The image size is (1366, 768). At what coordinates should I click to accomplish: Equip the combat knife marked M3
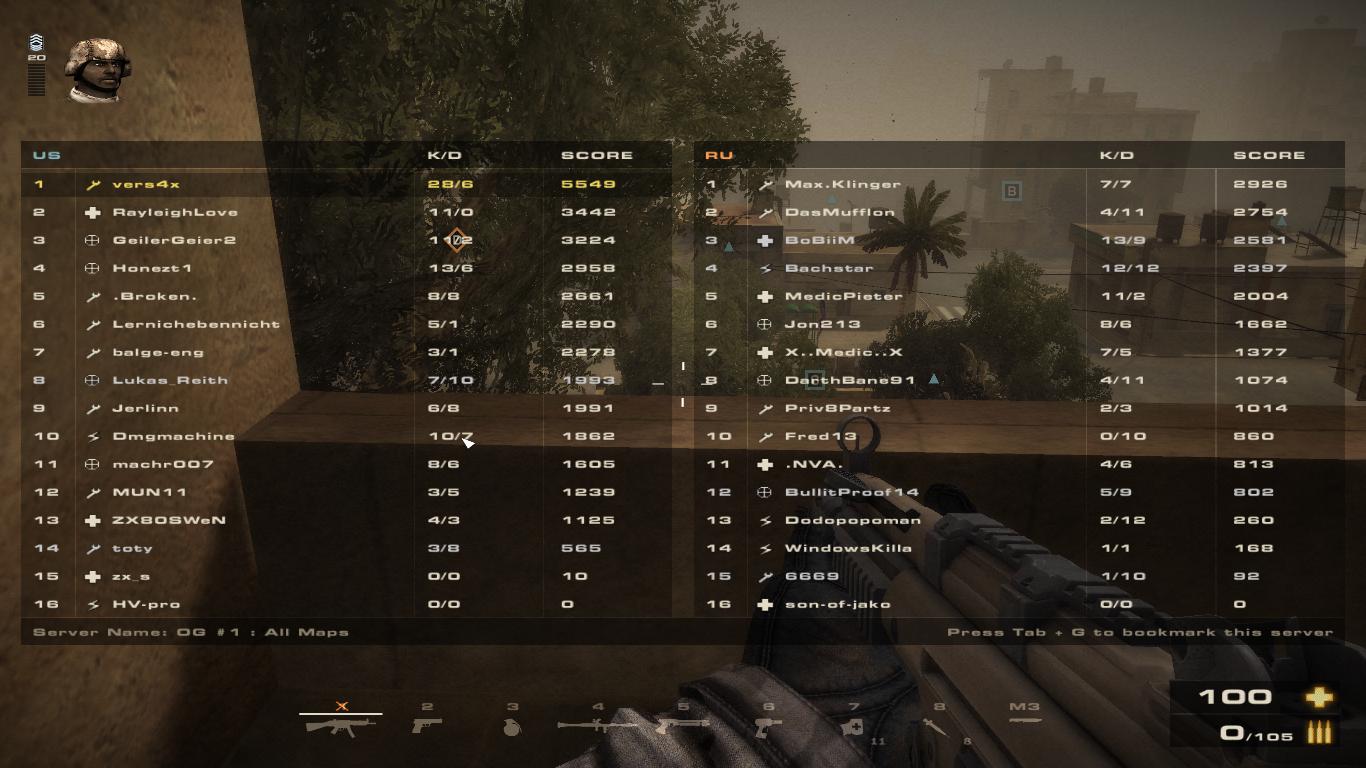(x=1024, y=719)
